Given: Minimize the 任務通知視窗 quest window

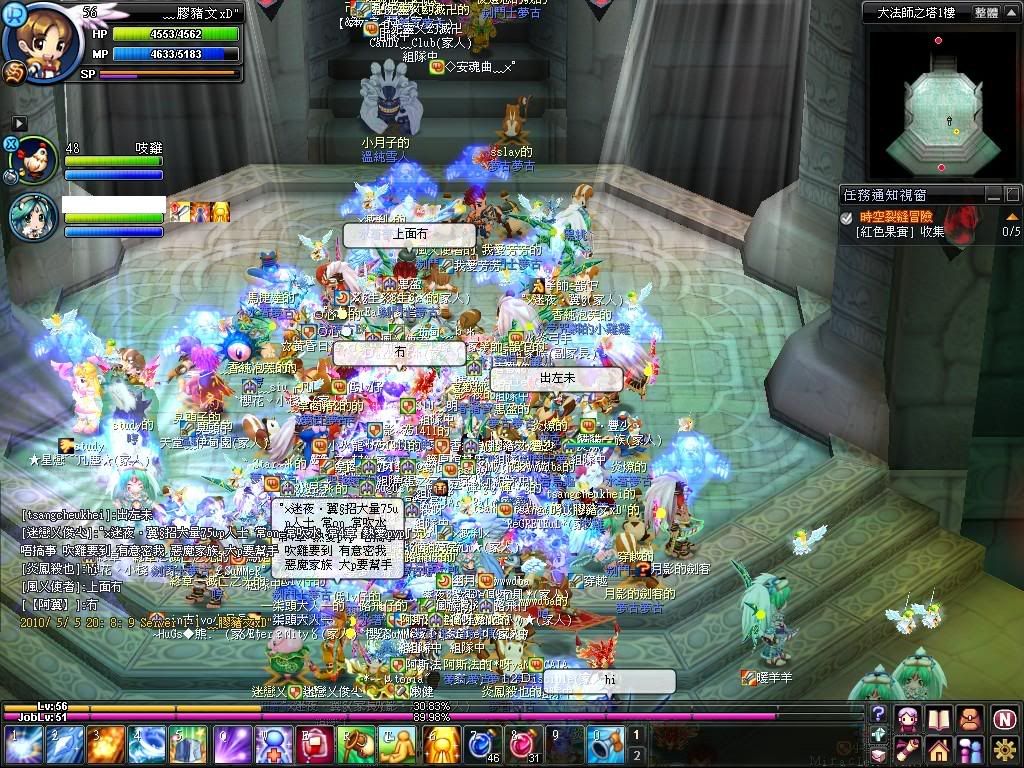Looking at the screenshot, I should click(993, 195).
